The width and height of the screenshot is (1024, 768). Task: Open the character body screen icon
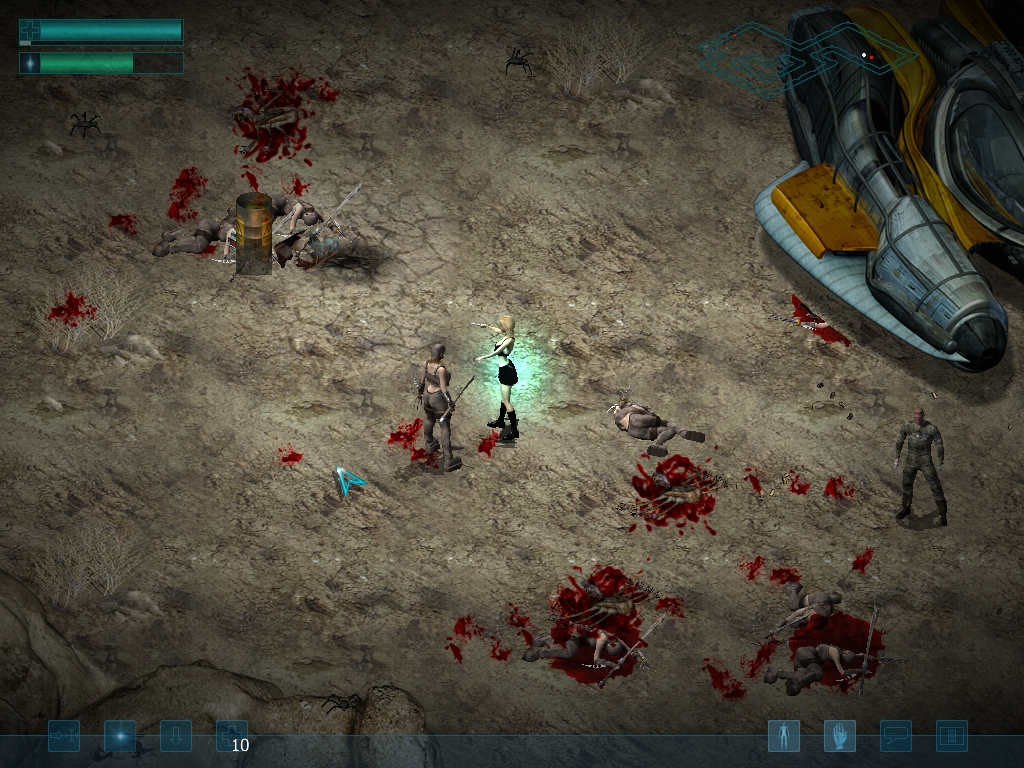pos(783,737)
